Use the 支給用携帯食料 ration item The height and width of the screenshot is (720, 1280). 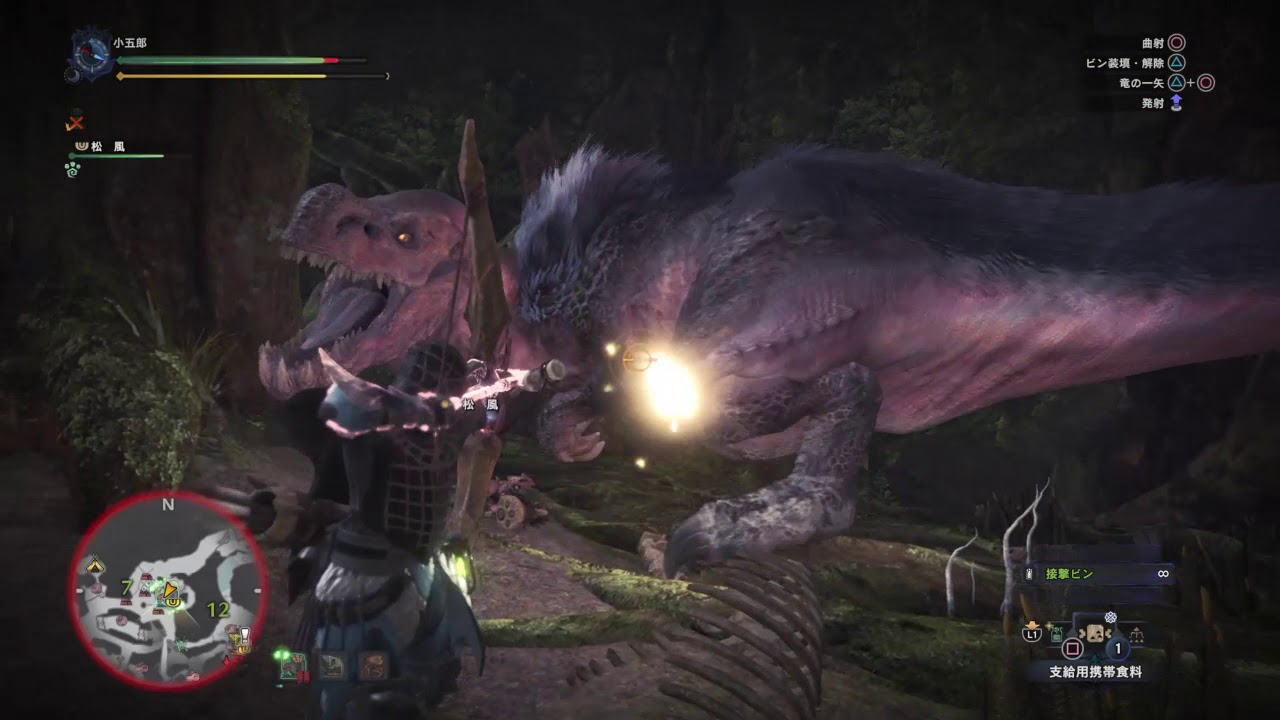click(1095, 634)
